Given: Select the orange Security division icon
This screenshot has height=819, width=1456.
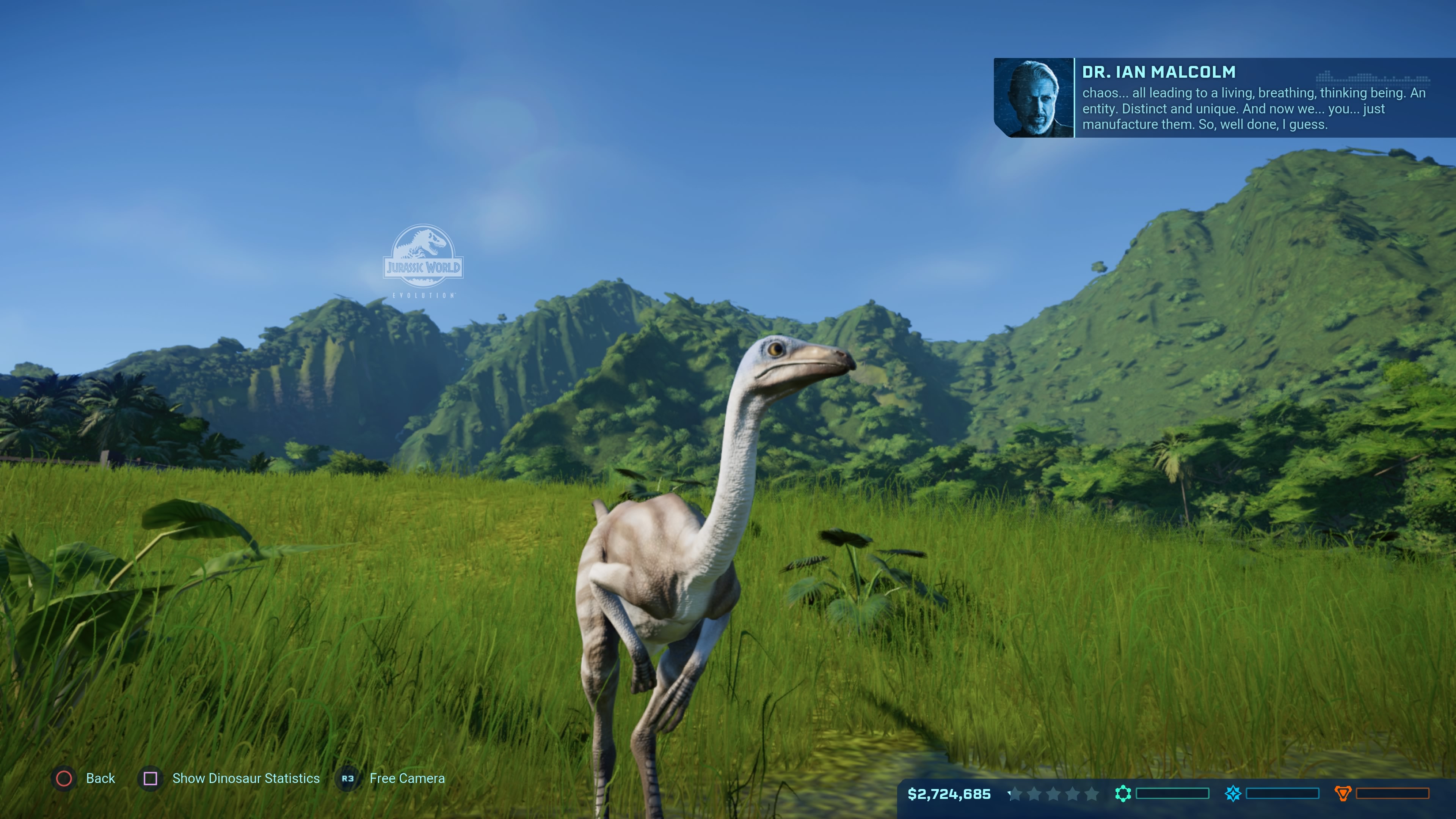Looking at the screenshot, I should pyautogui.click(x=1343, y=794).
